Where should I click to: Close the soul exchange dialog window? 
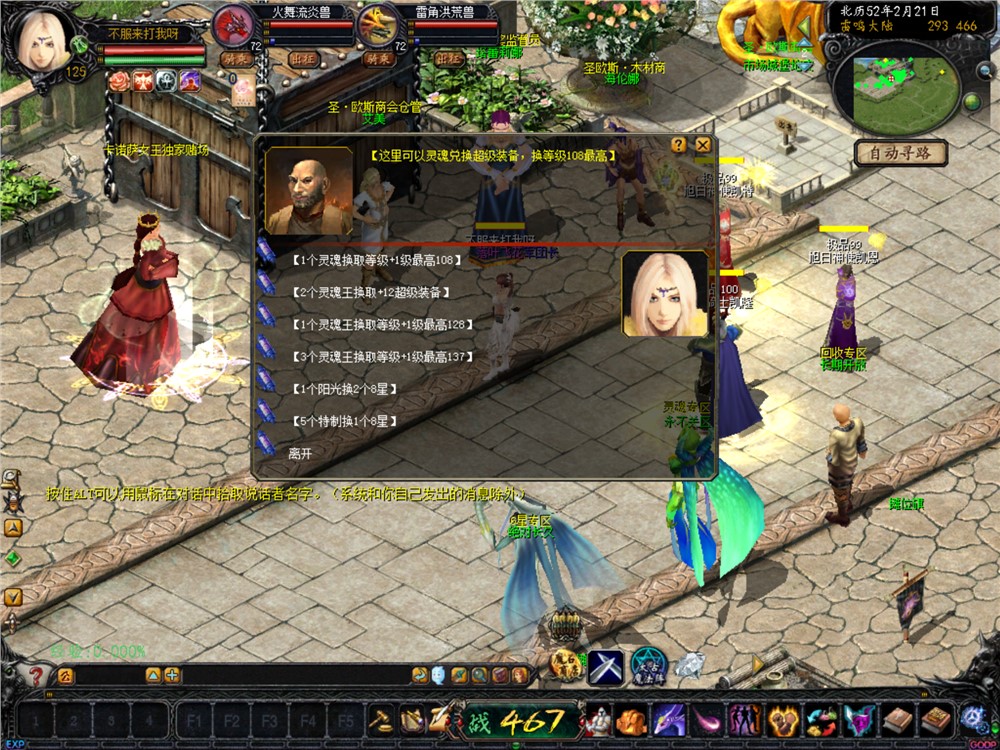pos(703,145)
